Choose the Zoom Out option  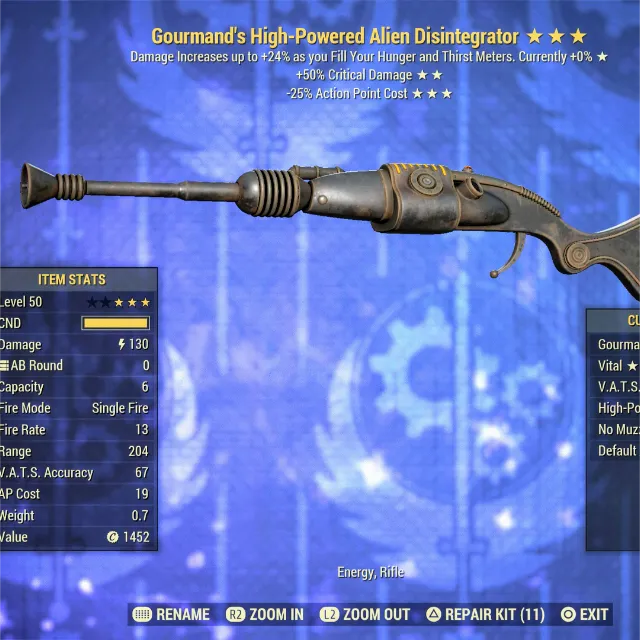point(364,614)
